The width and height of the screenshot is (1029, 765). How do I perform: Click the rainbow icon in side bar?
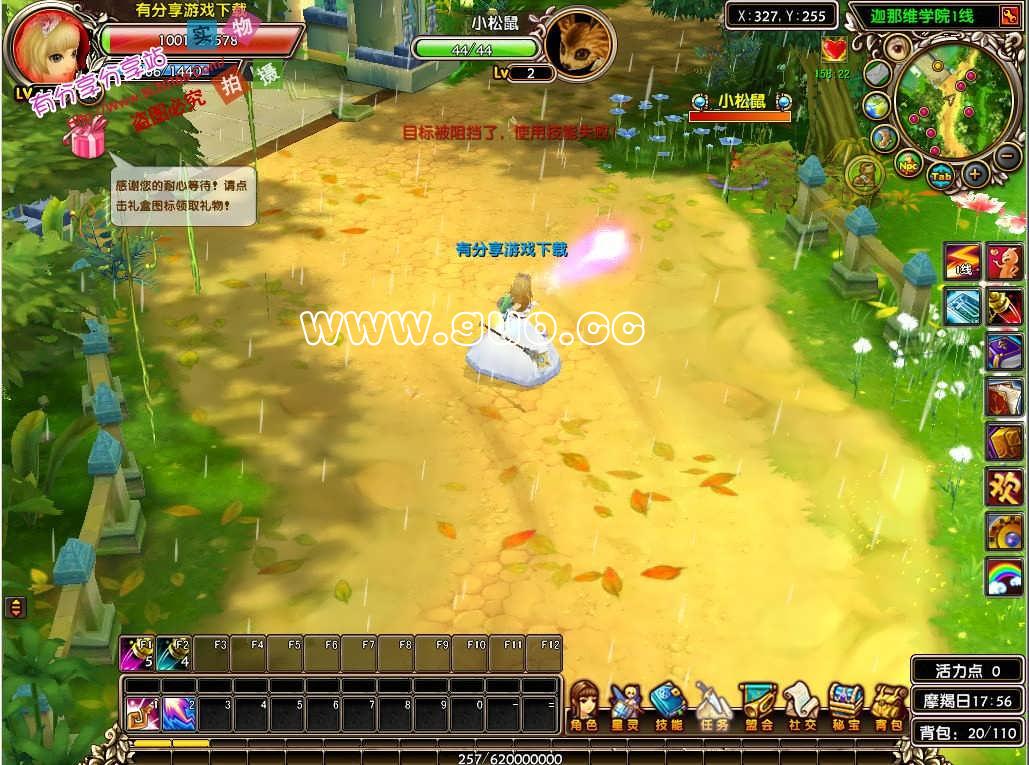pyautogui.click(x=1005, y=576)
